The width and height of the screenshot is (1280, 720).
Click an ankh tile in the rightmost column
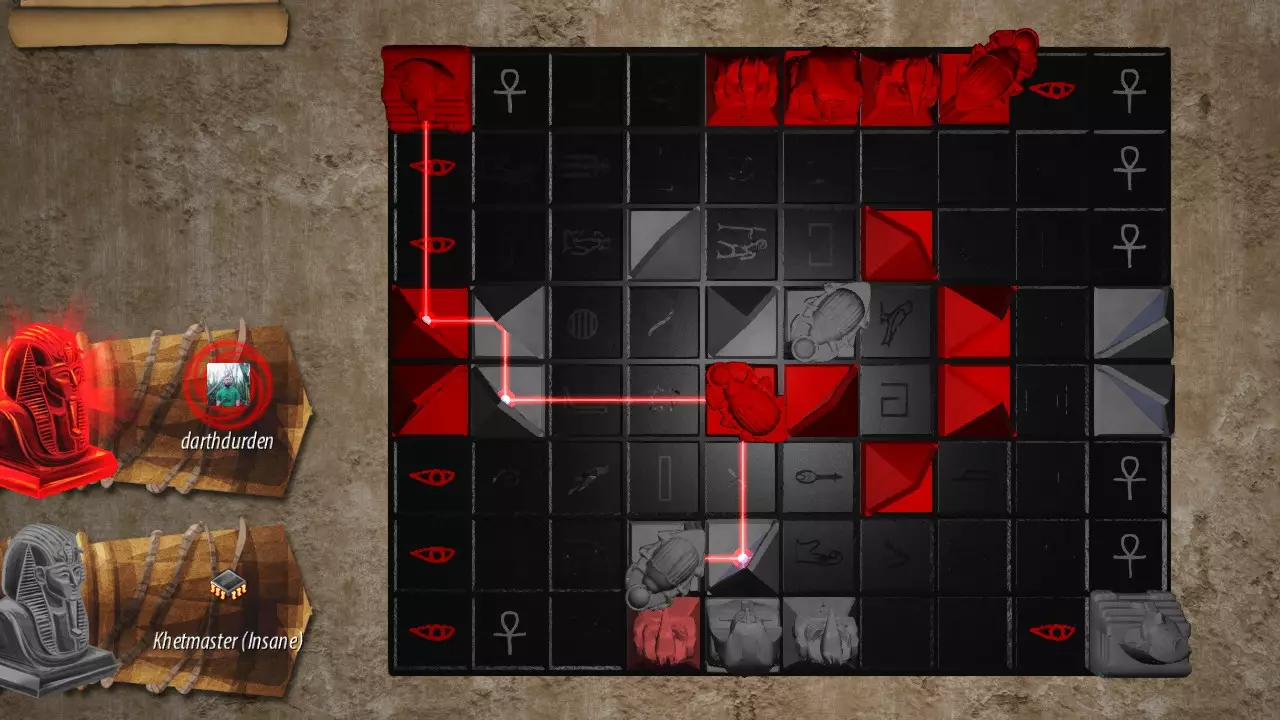1135,90
